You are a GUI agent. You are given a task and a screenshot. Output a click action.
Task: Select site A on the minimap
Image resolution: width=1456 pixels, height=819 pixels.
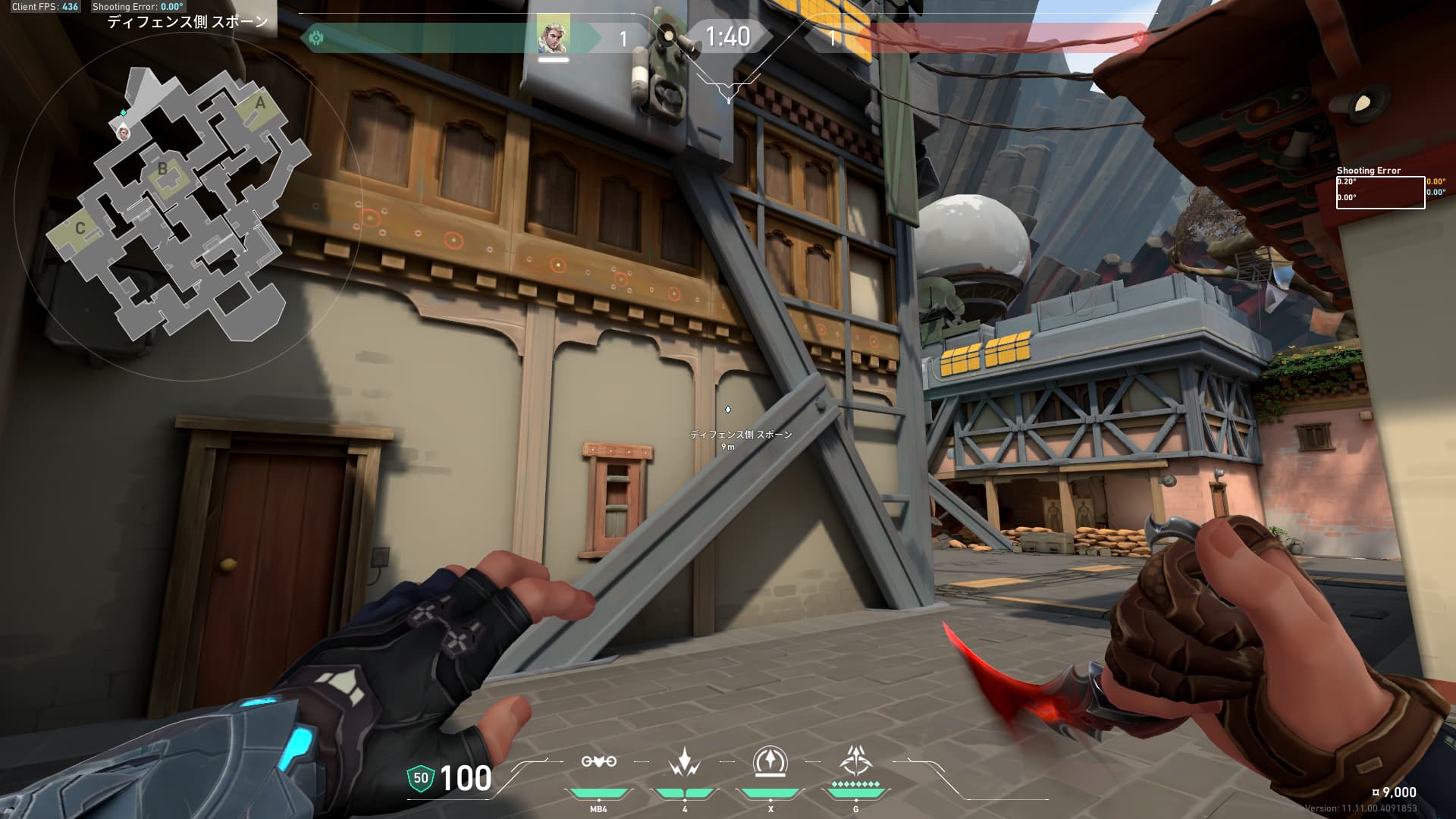pos(260,103)
